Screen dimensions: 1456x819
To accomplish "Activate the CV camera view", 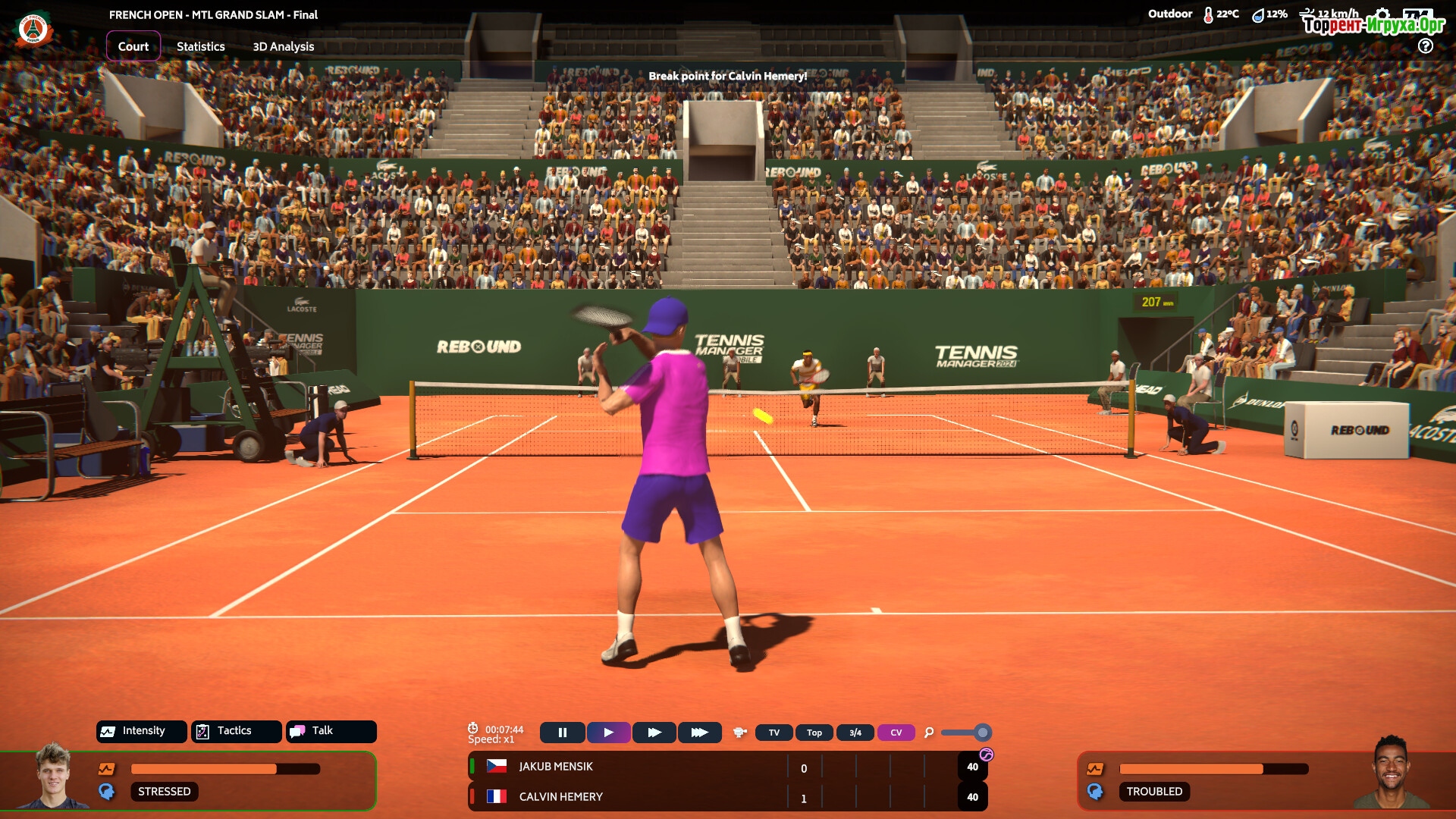I will pyautogui.click(x=896, y=733).
